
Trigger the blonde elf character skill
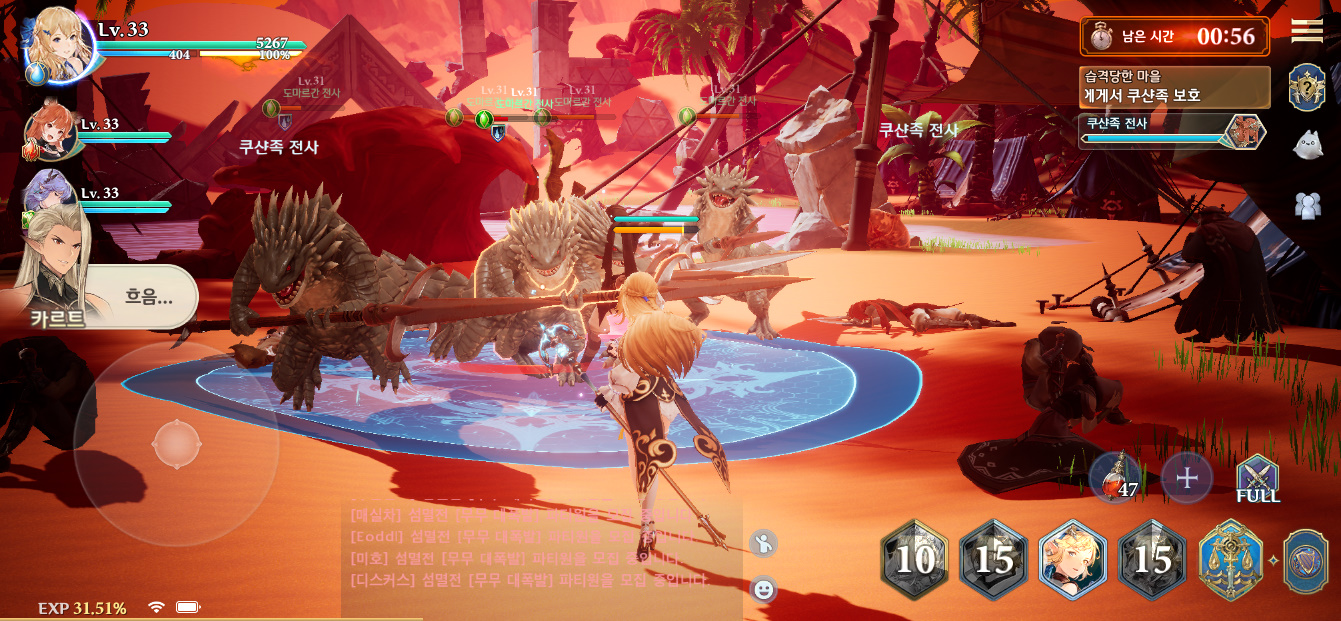click(1073, 560)
